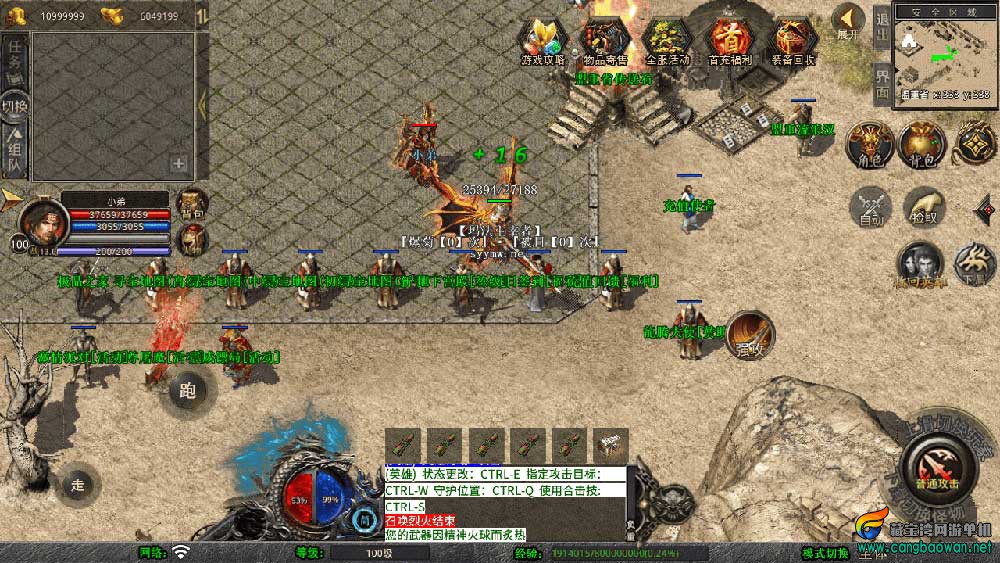Open the 物品寄售 item consignment icon
This screenshot has width=1000, height=563.
[605, 42]
